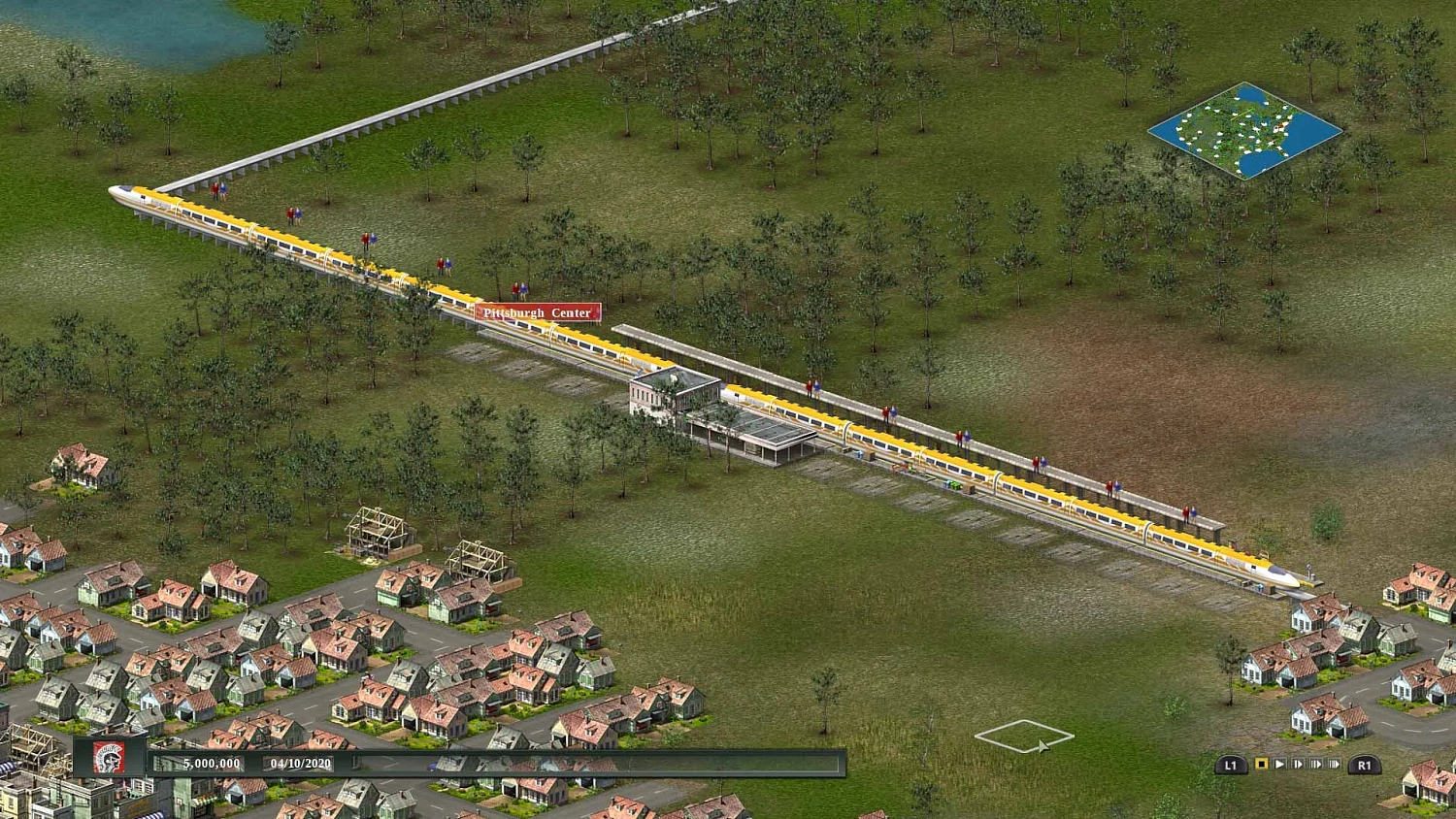Select the medium game speed icon
The height and width of the screenshot is (819, 1456).
(x=1316, y=765)
